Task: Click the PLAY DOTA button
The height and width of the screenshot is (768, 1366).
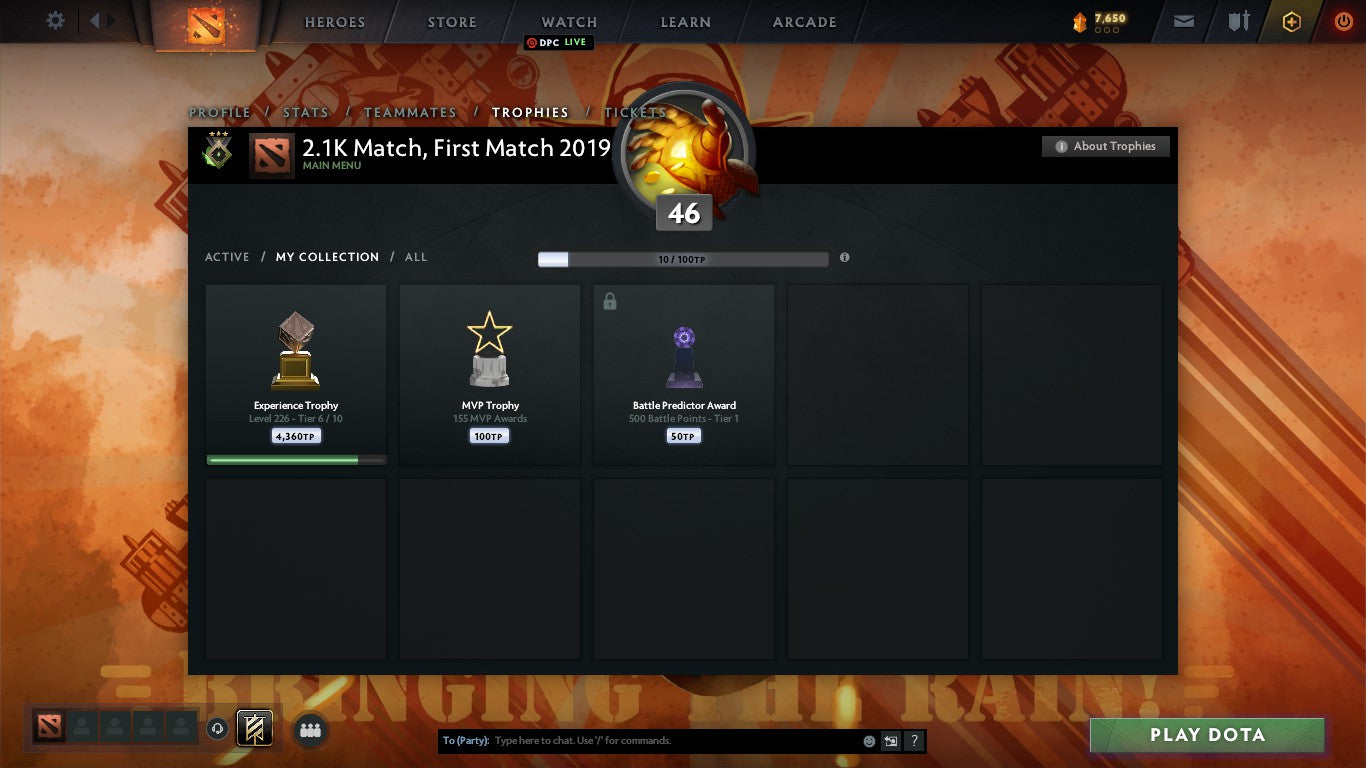Action: coord(1207,734)
